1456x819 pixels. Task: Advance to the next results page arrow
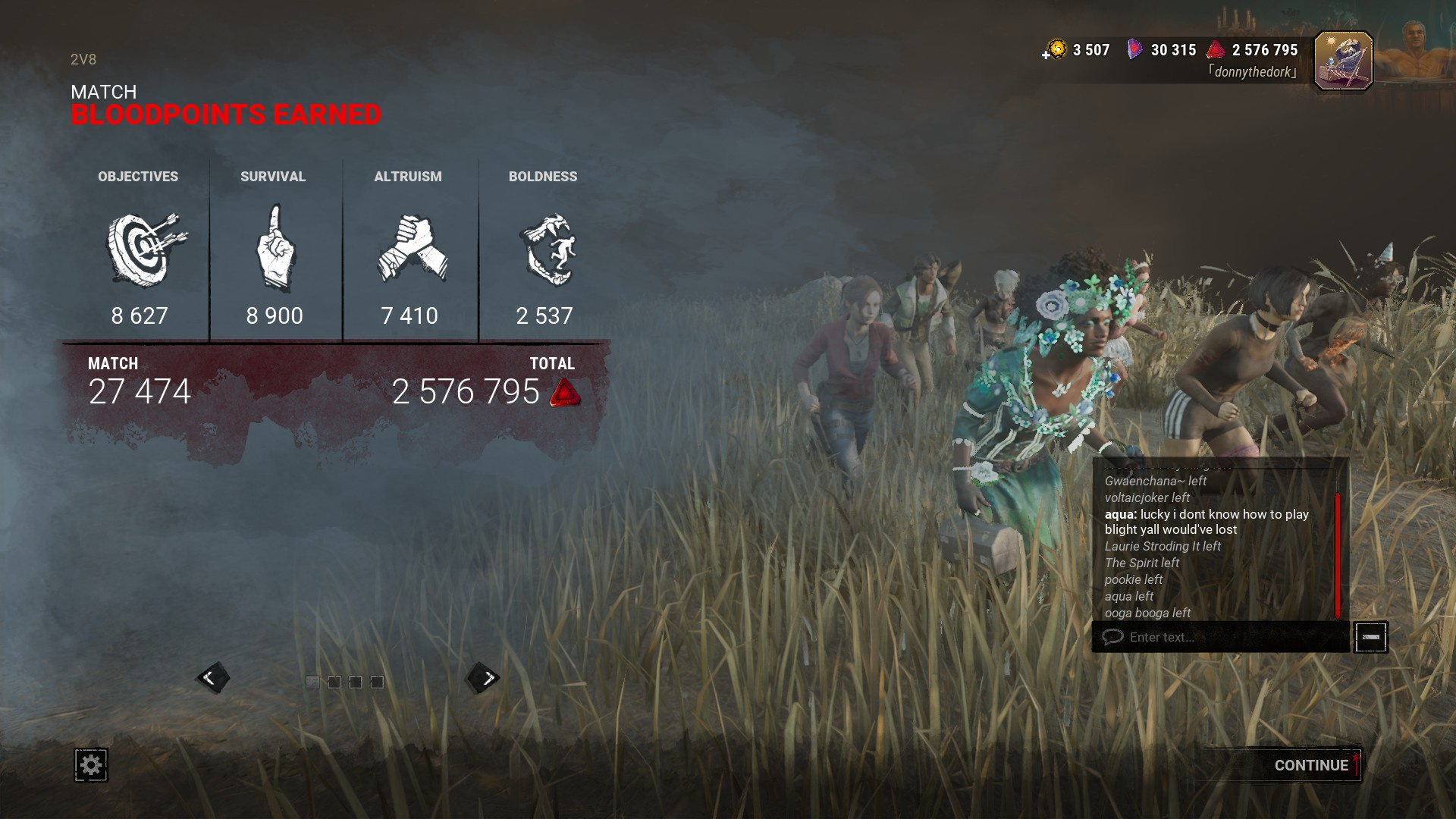pyautogui.click(x=484, y=678)
